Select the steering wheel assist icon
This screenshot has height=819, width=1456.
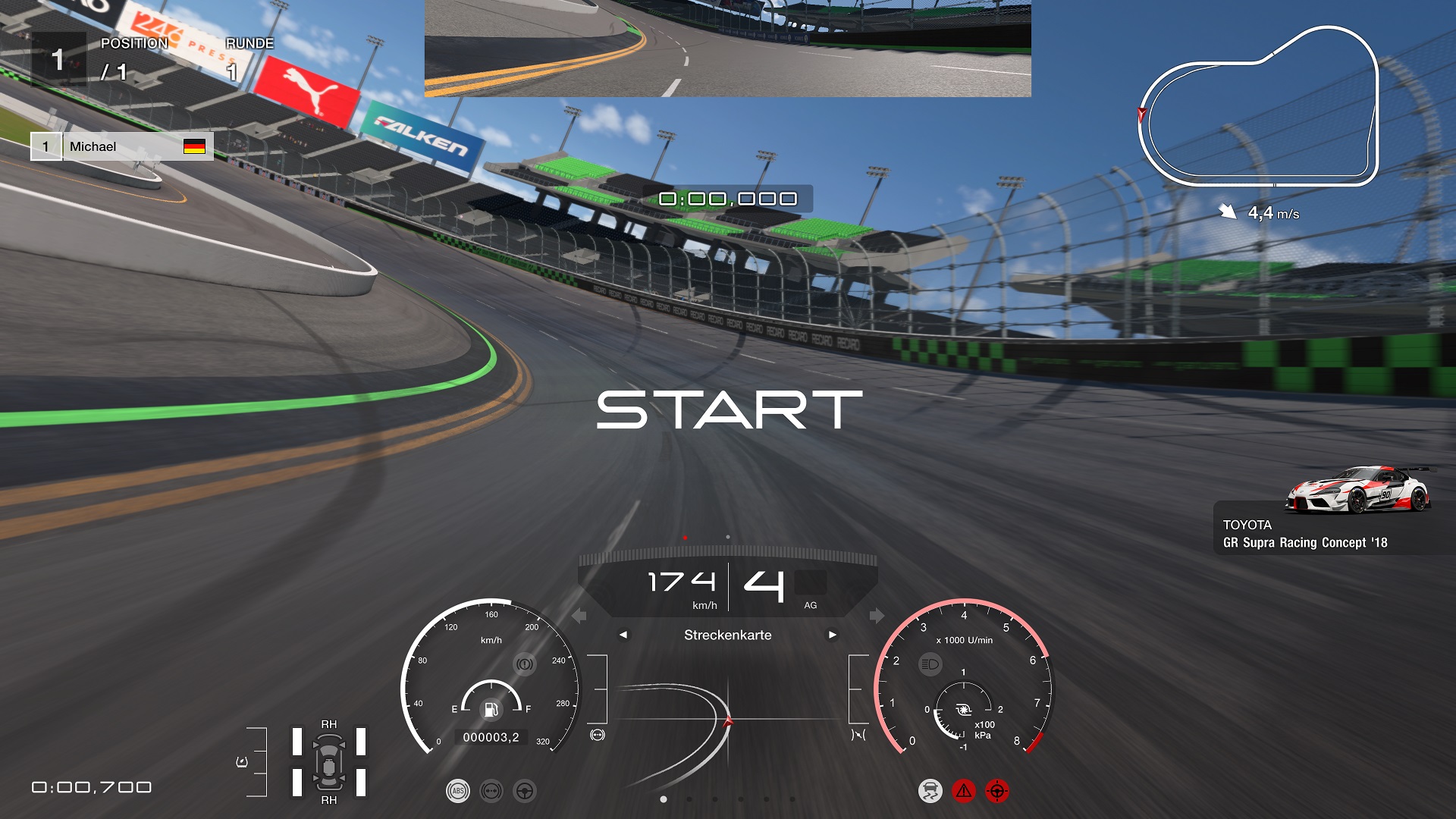(x=524, y=791)
